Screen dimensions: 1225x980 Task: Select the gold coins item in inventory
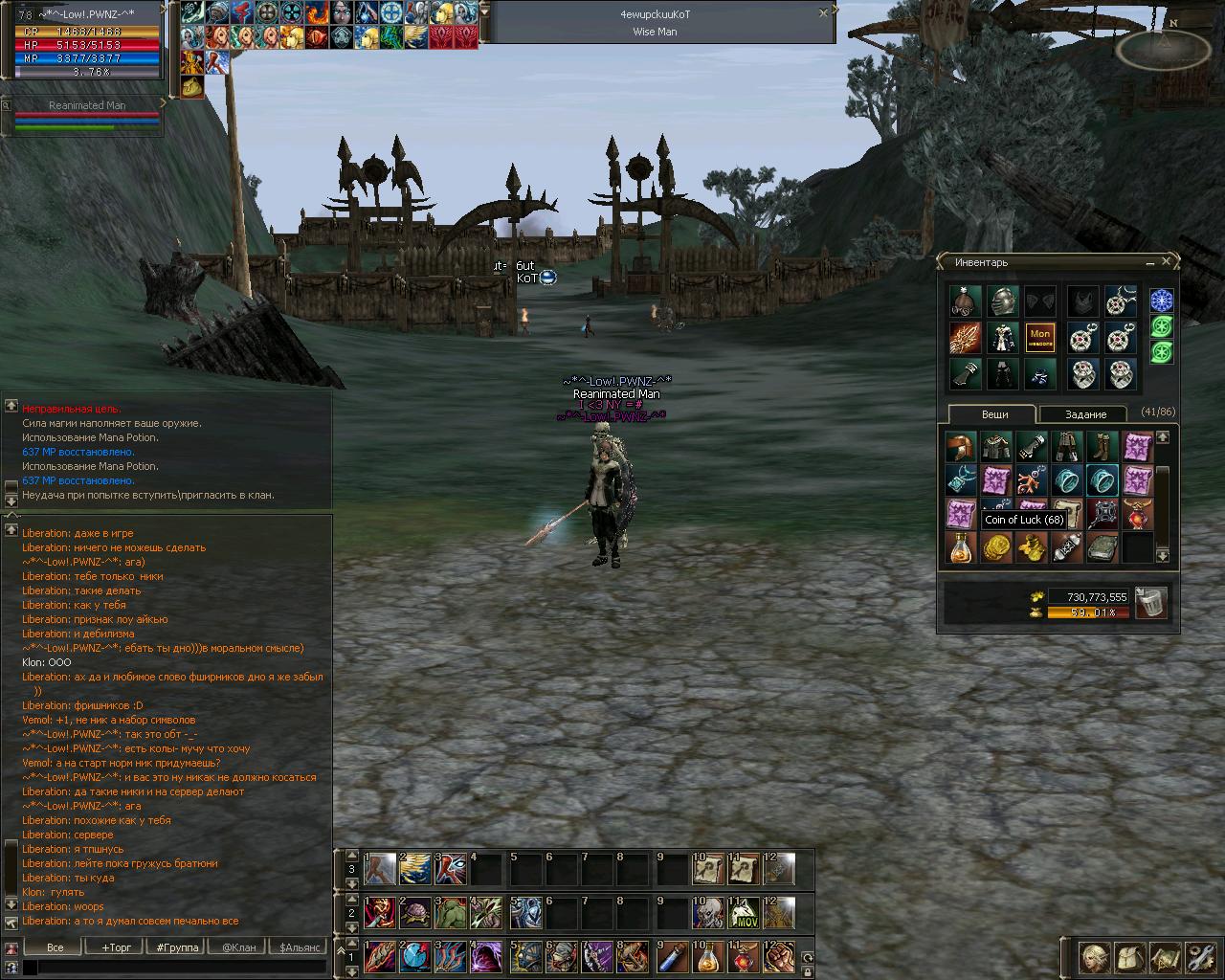(x=996, y=547)
